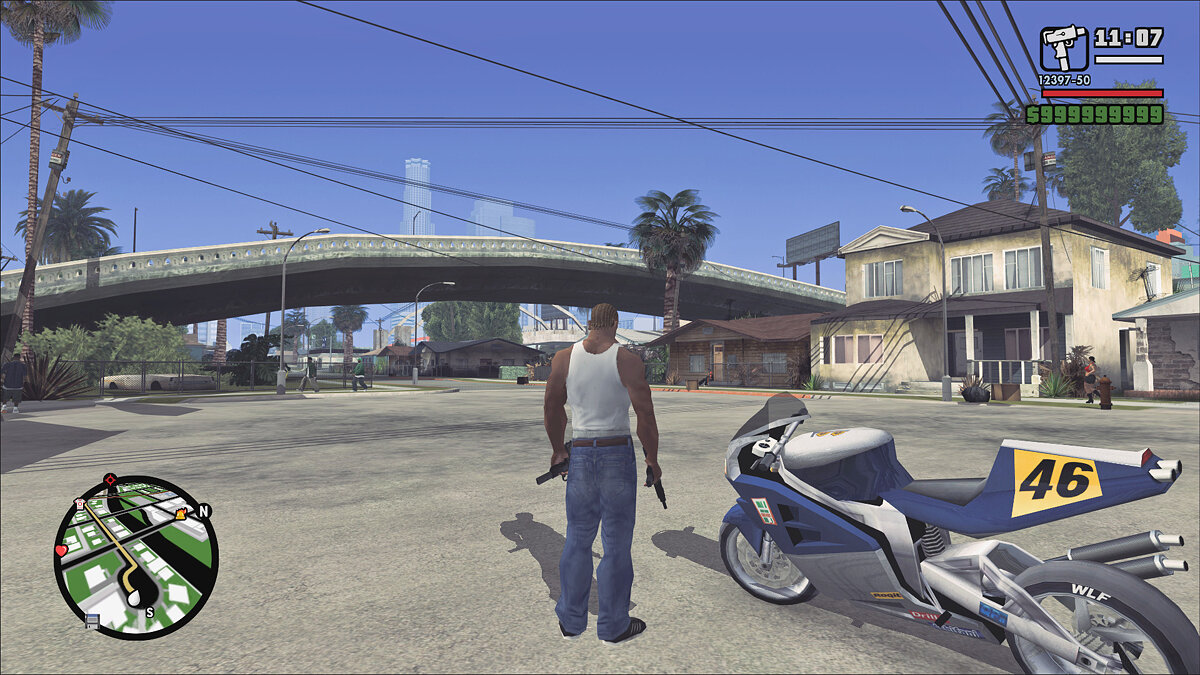Click the white player arrow on radar

click(134, 597)
